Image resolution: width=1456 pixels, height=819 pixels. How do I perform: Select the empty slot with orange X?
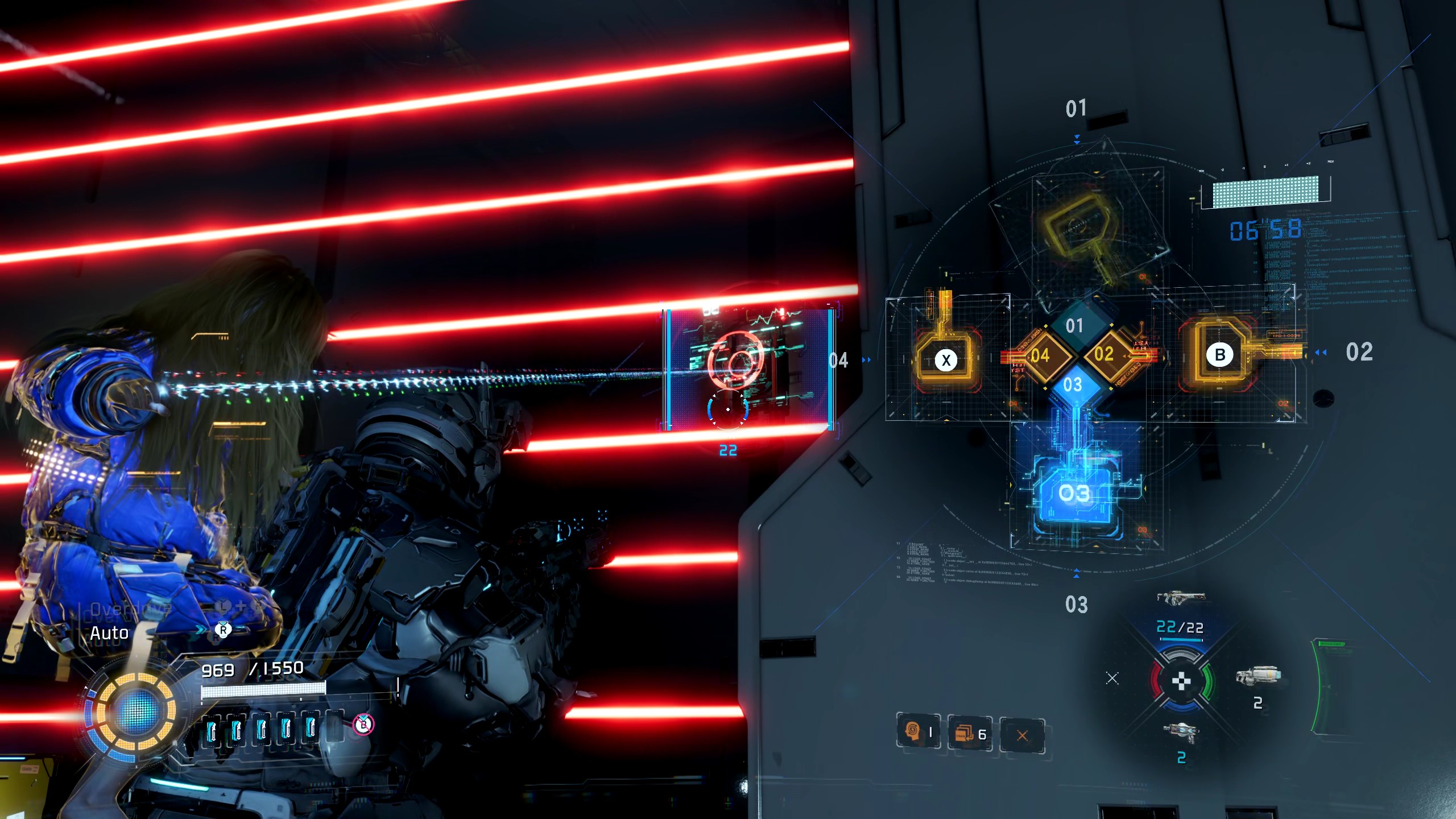pos(1022,735)
